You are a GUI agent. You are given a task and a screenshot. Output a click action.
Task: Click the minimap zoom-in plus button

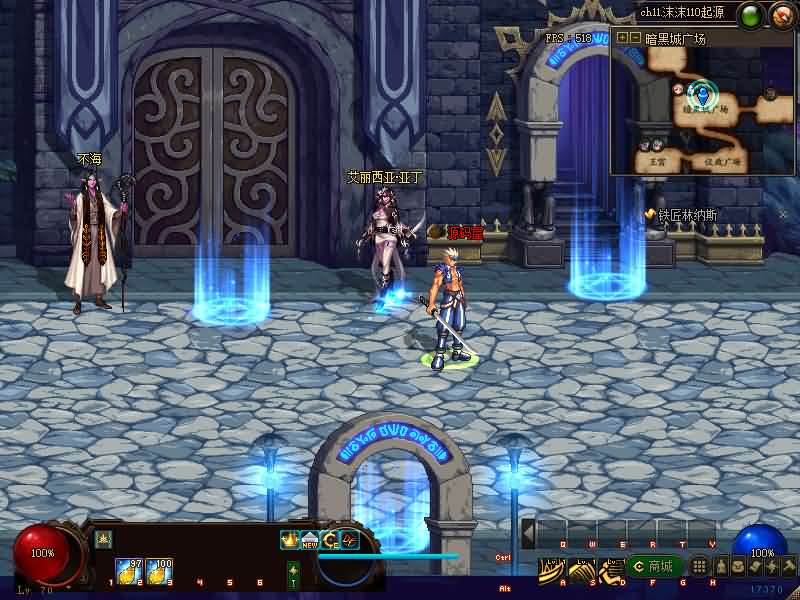622,38
